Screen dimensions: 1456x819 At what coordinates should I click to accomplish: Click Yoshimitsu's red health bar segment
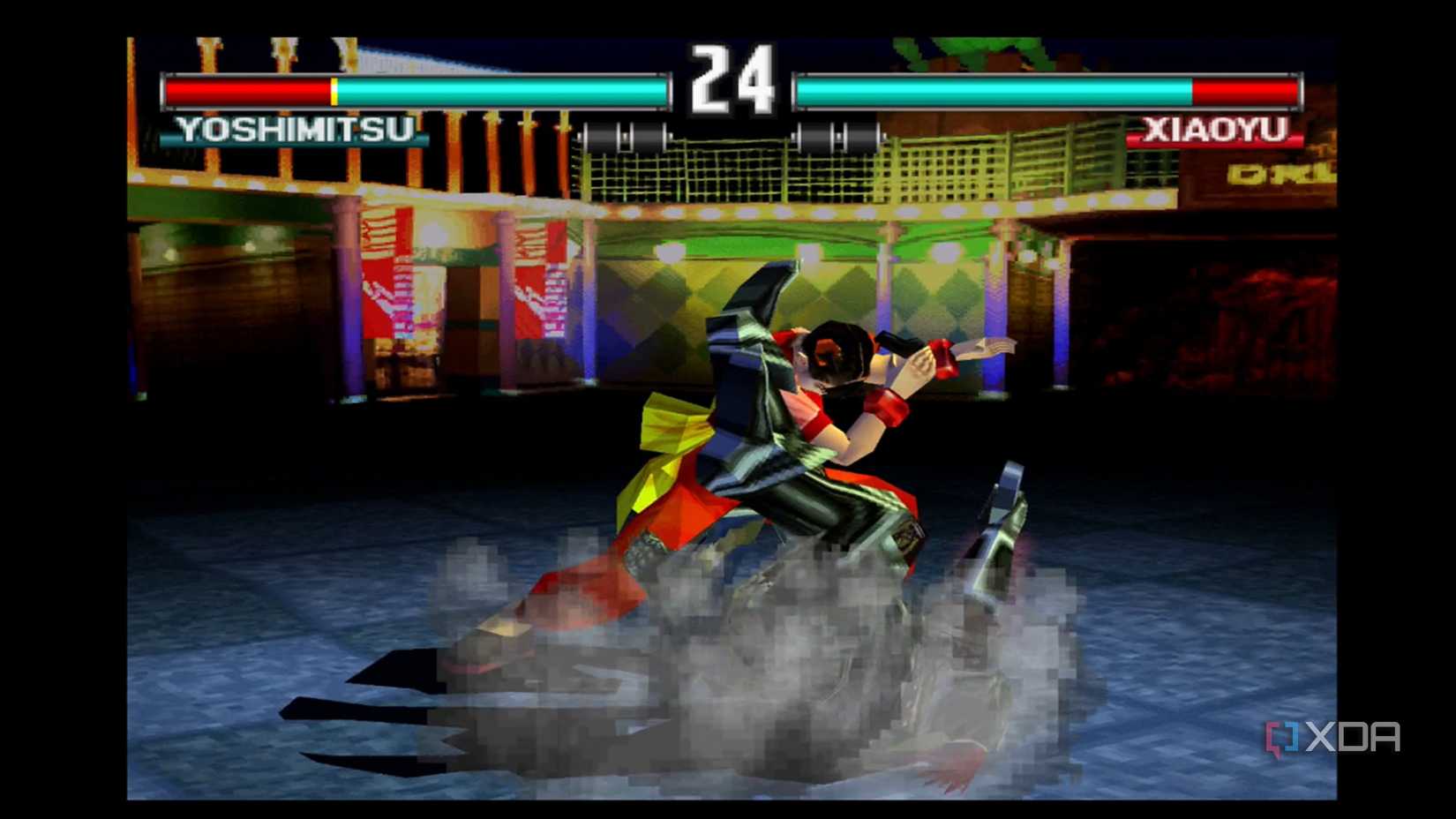point(247,89)
